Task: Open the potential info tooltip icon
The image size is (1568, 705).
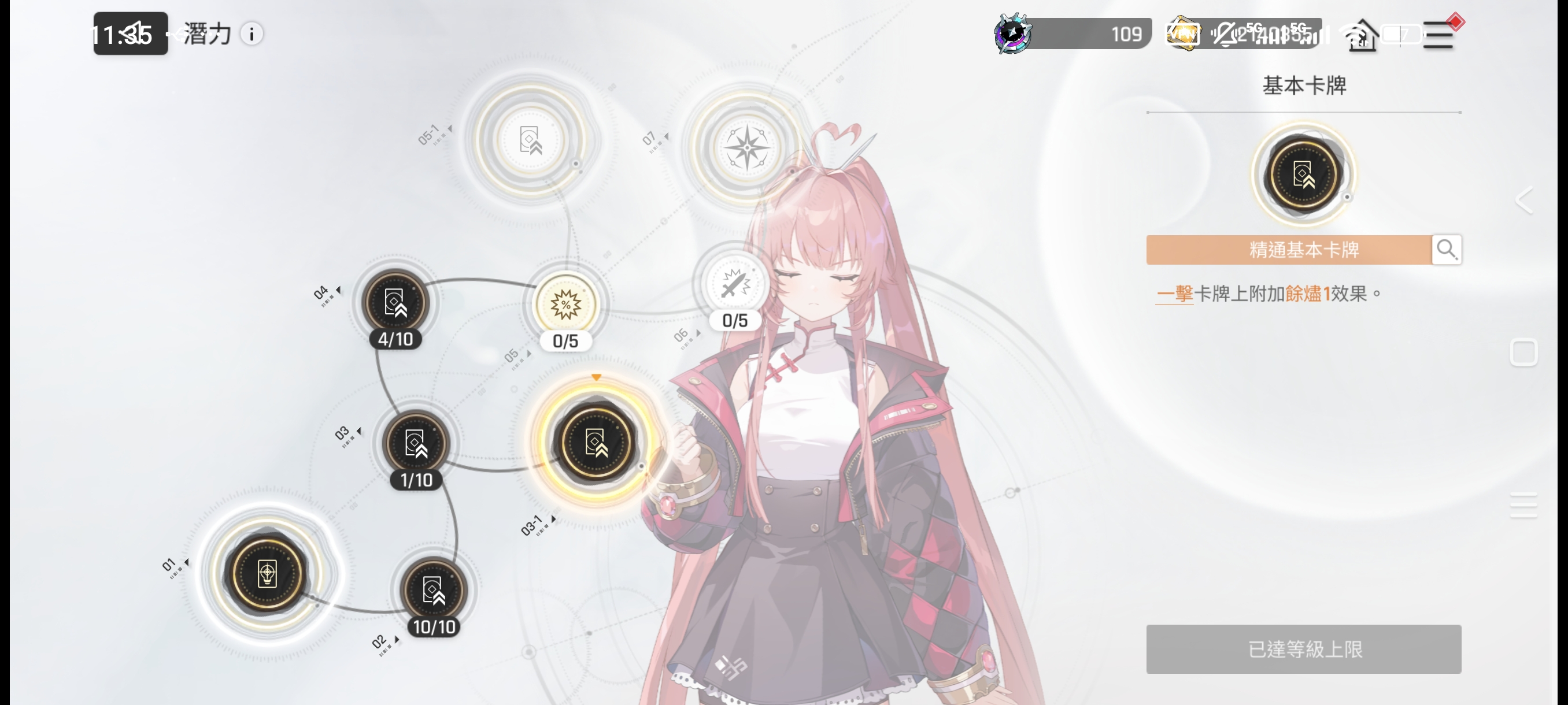Action: point(252,34)
